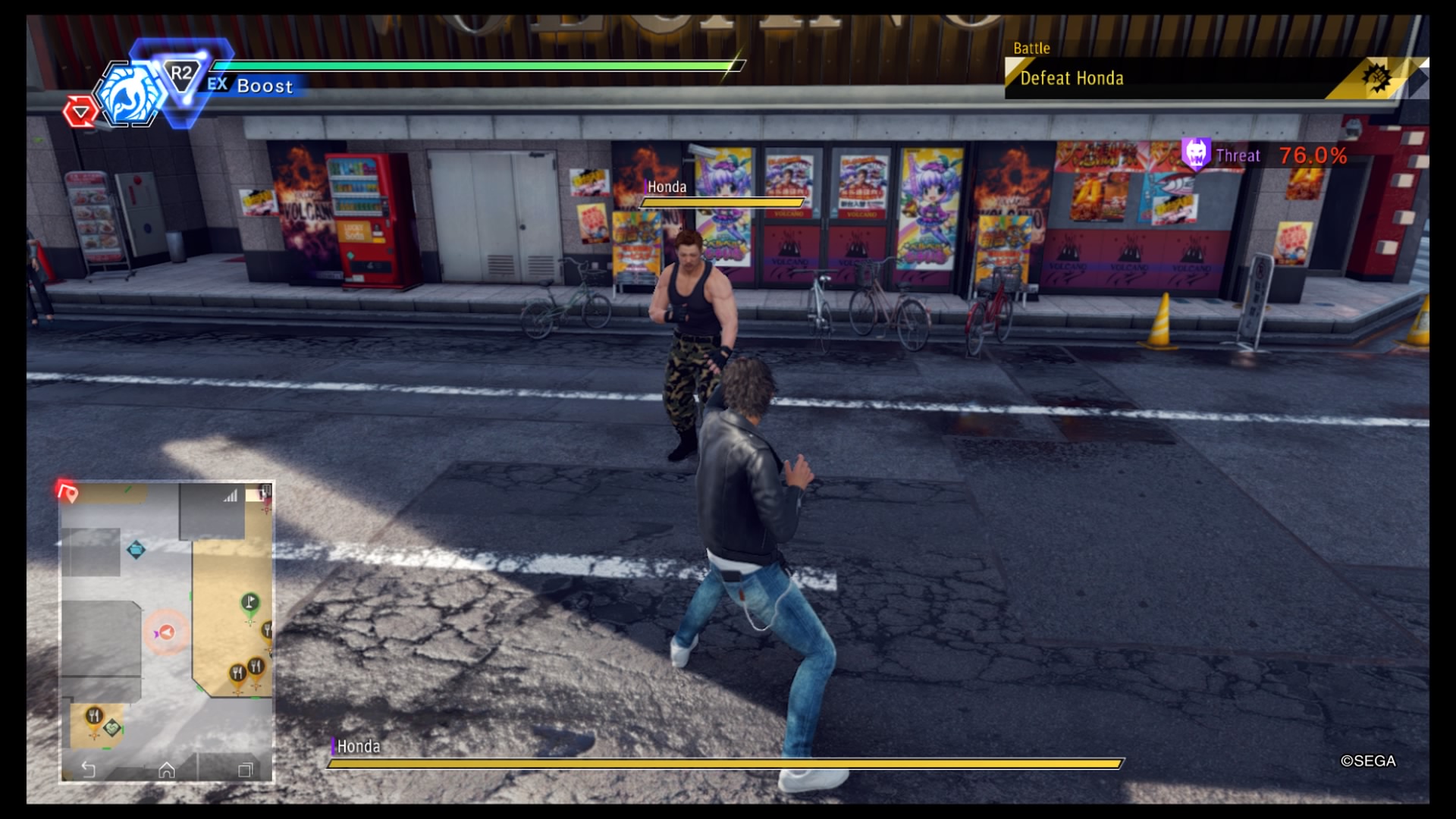The width and height of the screenshot is (1456, 819).
Task: Click the home icon below the minimap
Action: coord(168,770)
